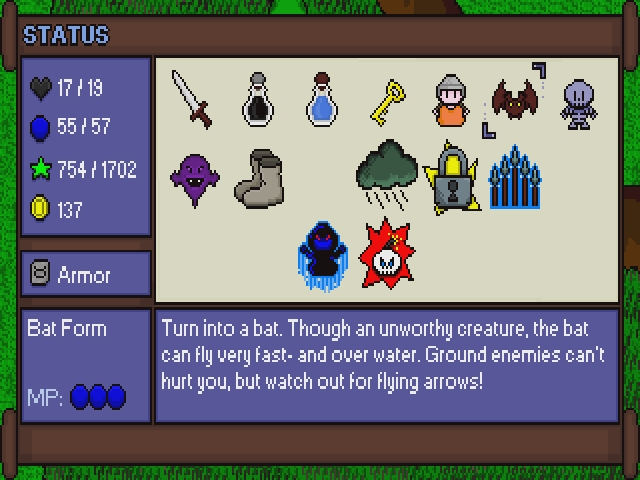Select the blue potion bottle
Viewport: 640px width, 480px height.
(x=322, y=99)
